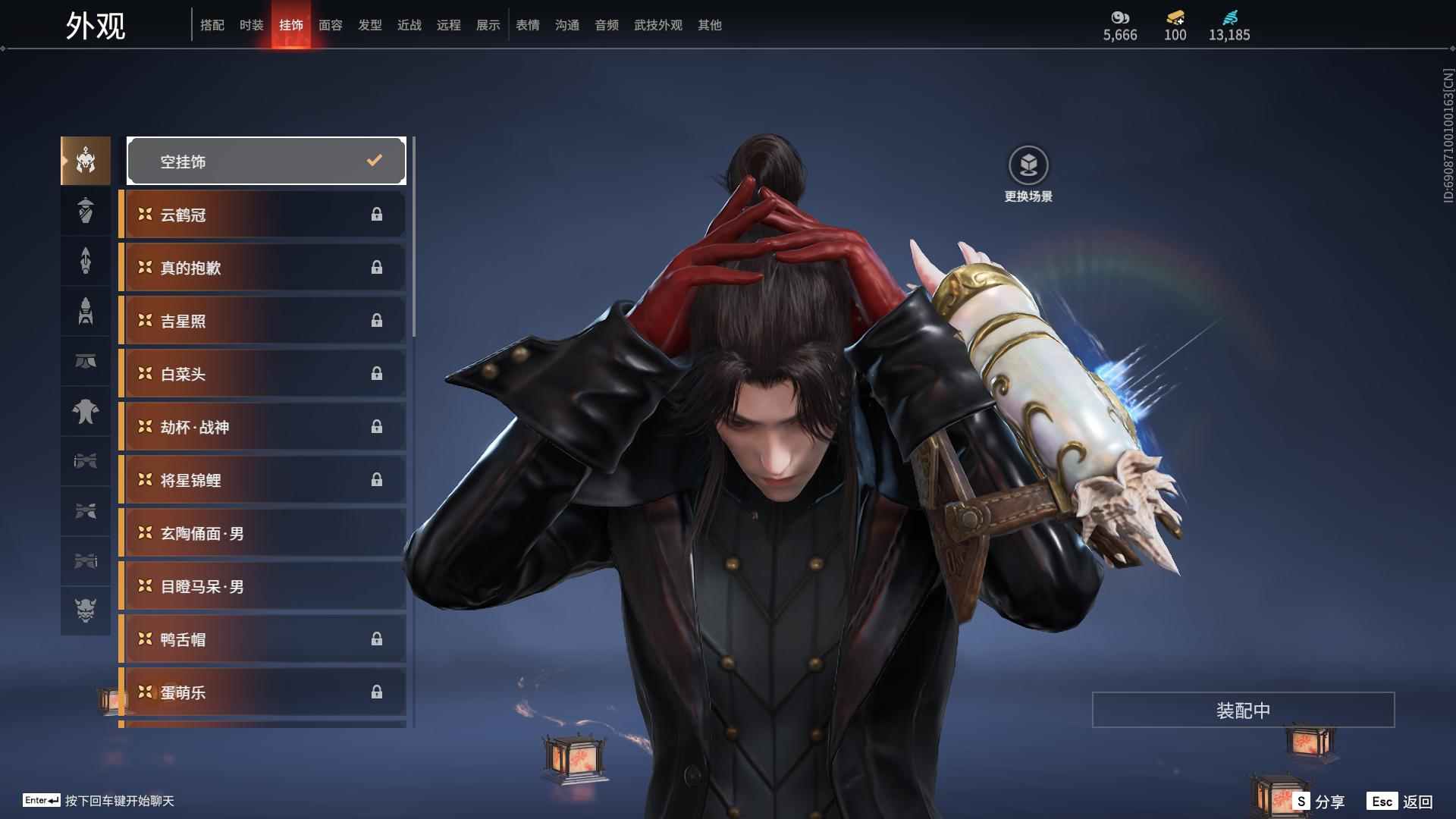This screenshot has width=1456, height=819.
Task: Select the 真的抱歉 accessory
Action: (262, 268)
